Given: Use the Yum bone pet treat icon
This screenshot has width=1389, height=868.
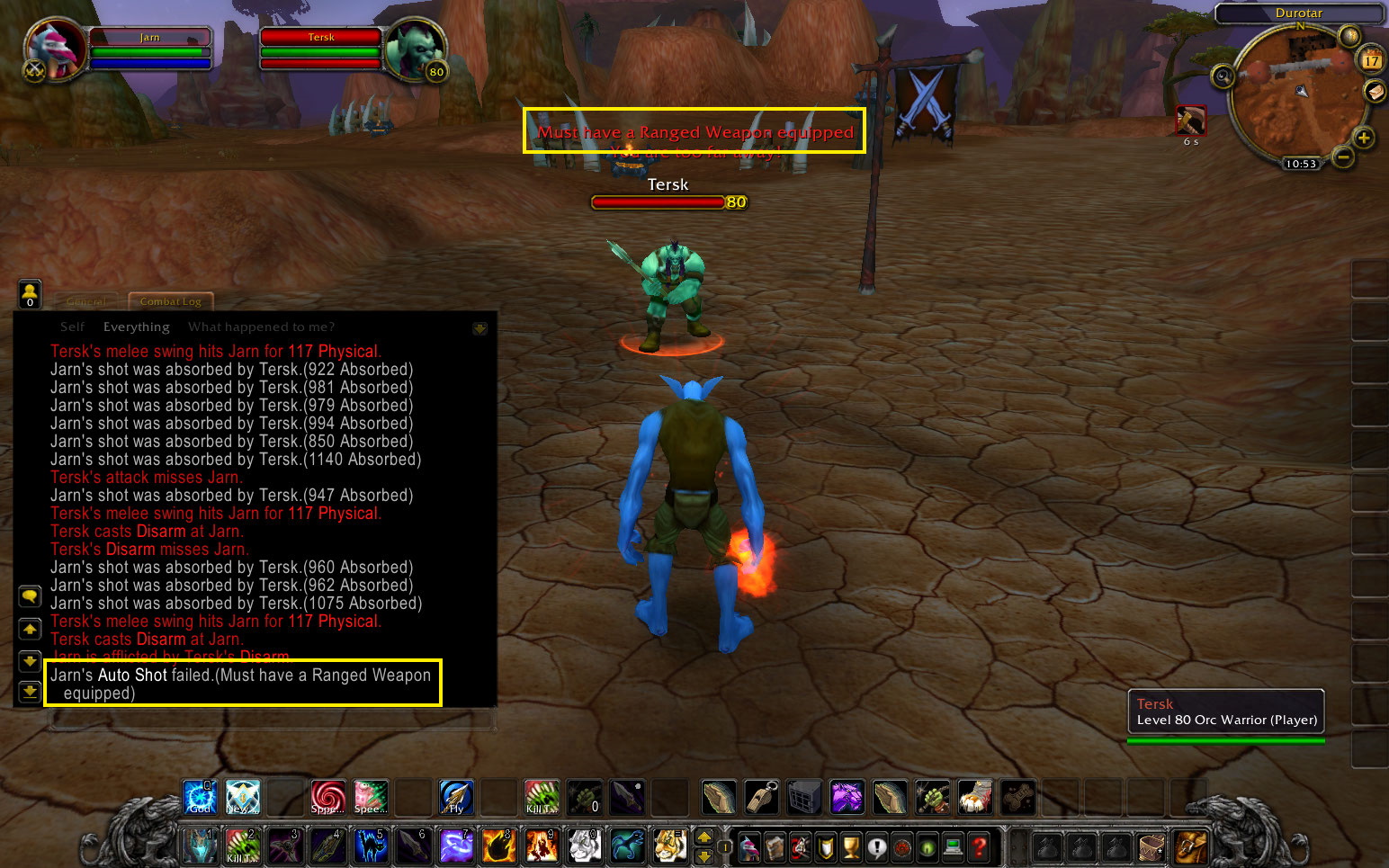Looking at the screenshot, I should pyautogui.click(x=1018, y=797).
